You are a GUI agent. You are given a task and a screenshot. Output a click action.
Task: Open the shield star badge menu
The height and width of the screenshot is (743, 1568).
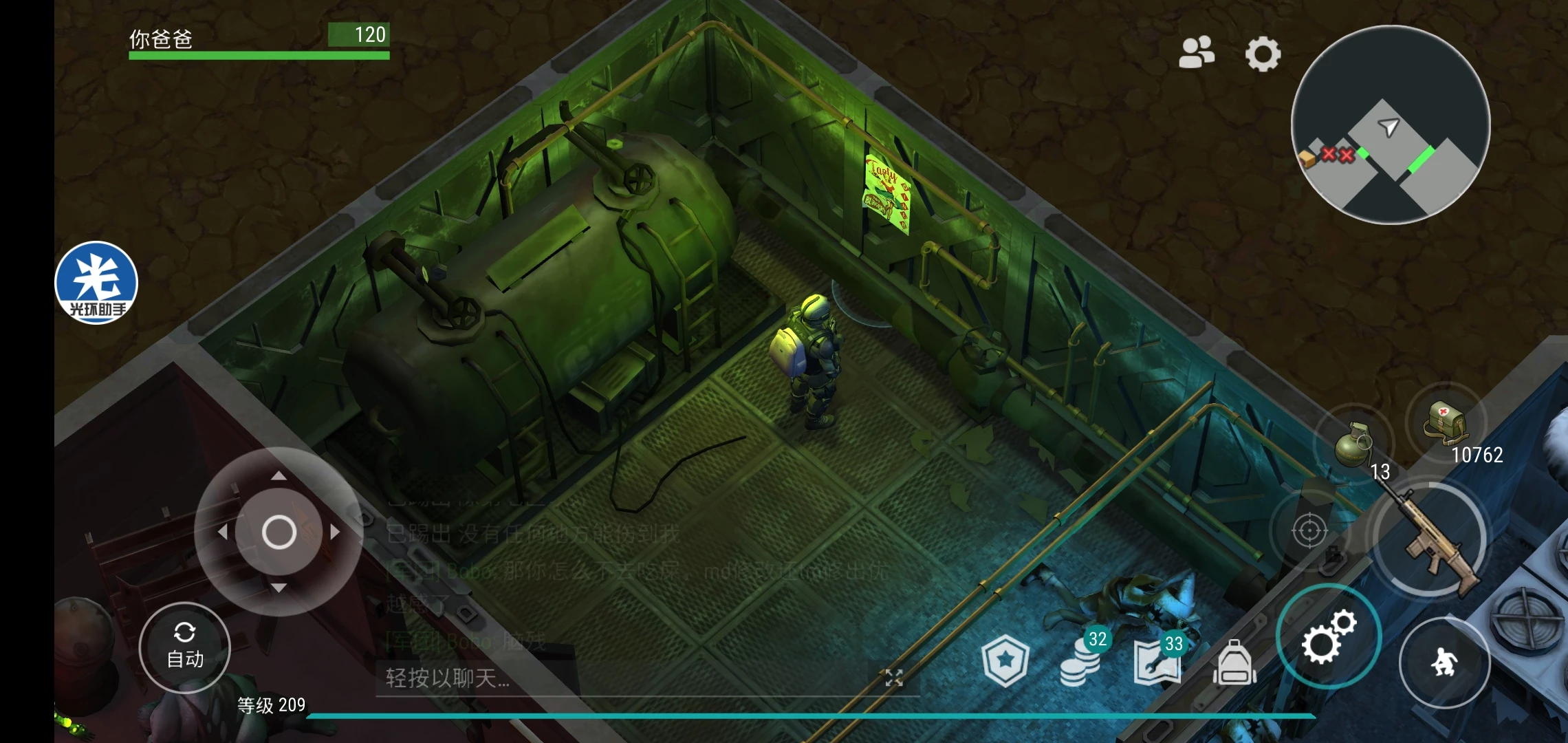tap(1005, 661)
